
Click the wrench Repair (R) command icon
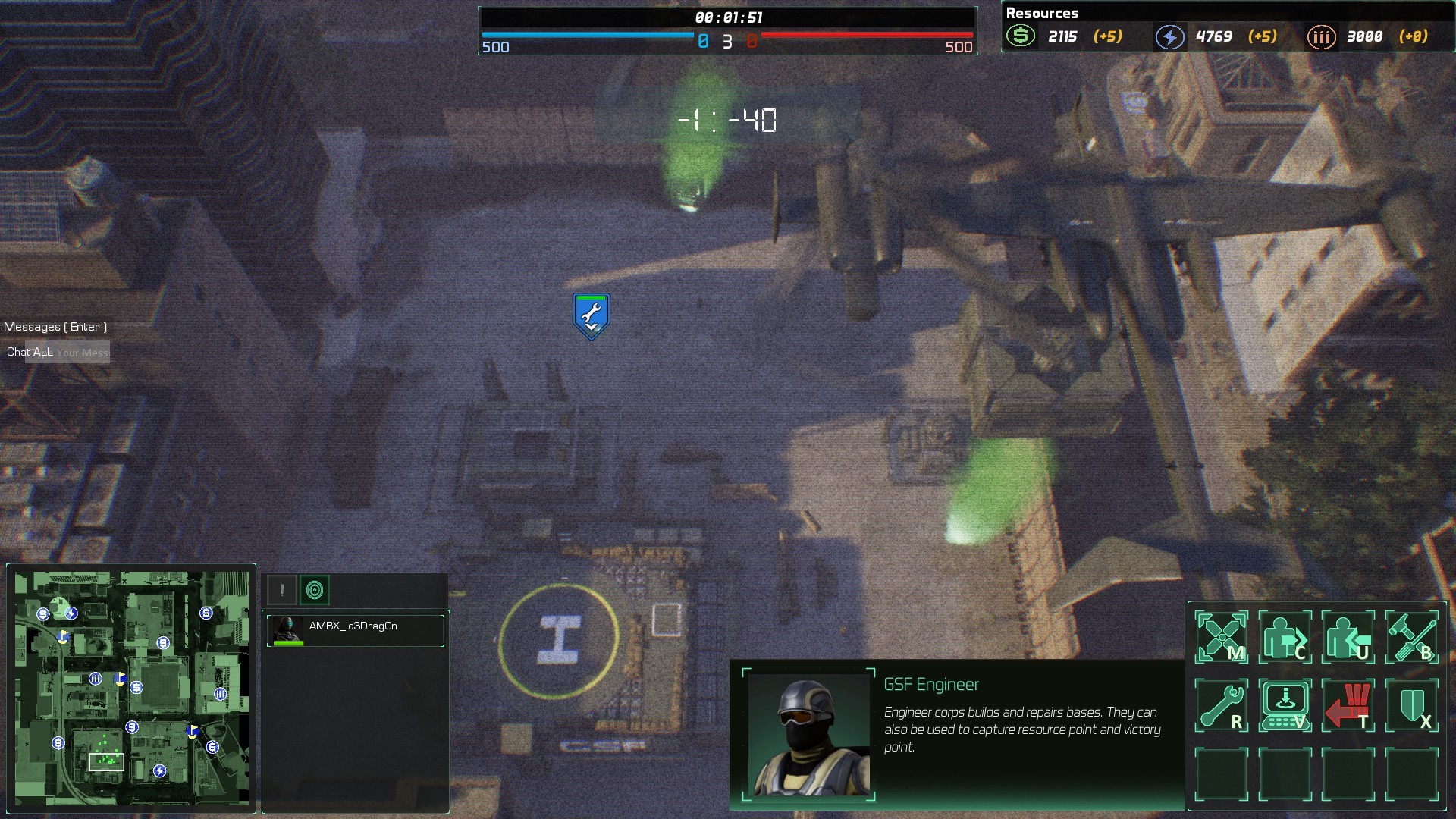click(1222, 704)
